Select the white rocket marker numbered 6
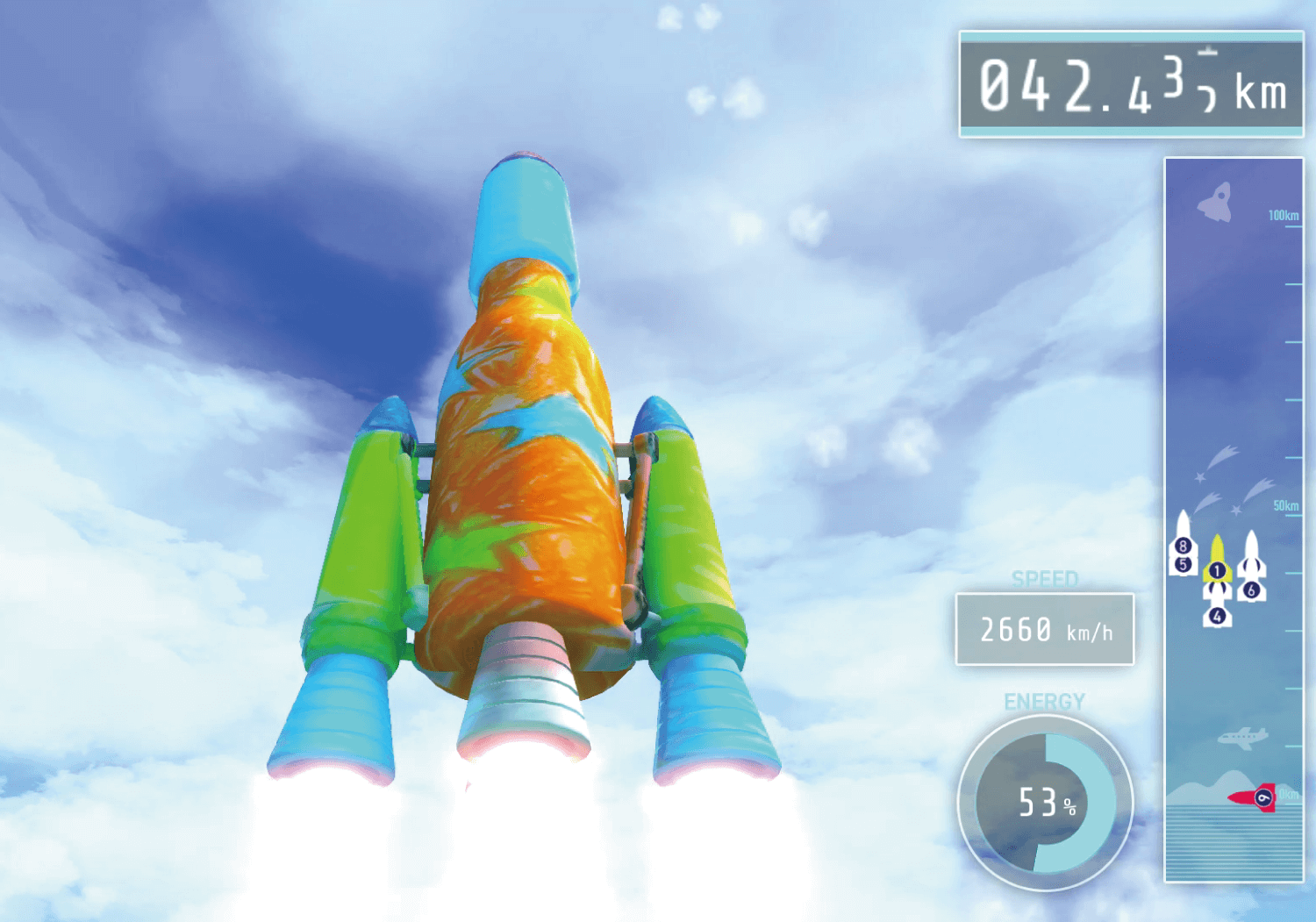The height and width of the screenshot is (922, 1316). [1251, 570]
